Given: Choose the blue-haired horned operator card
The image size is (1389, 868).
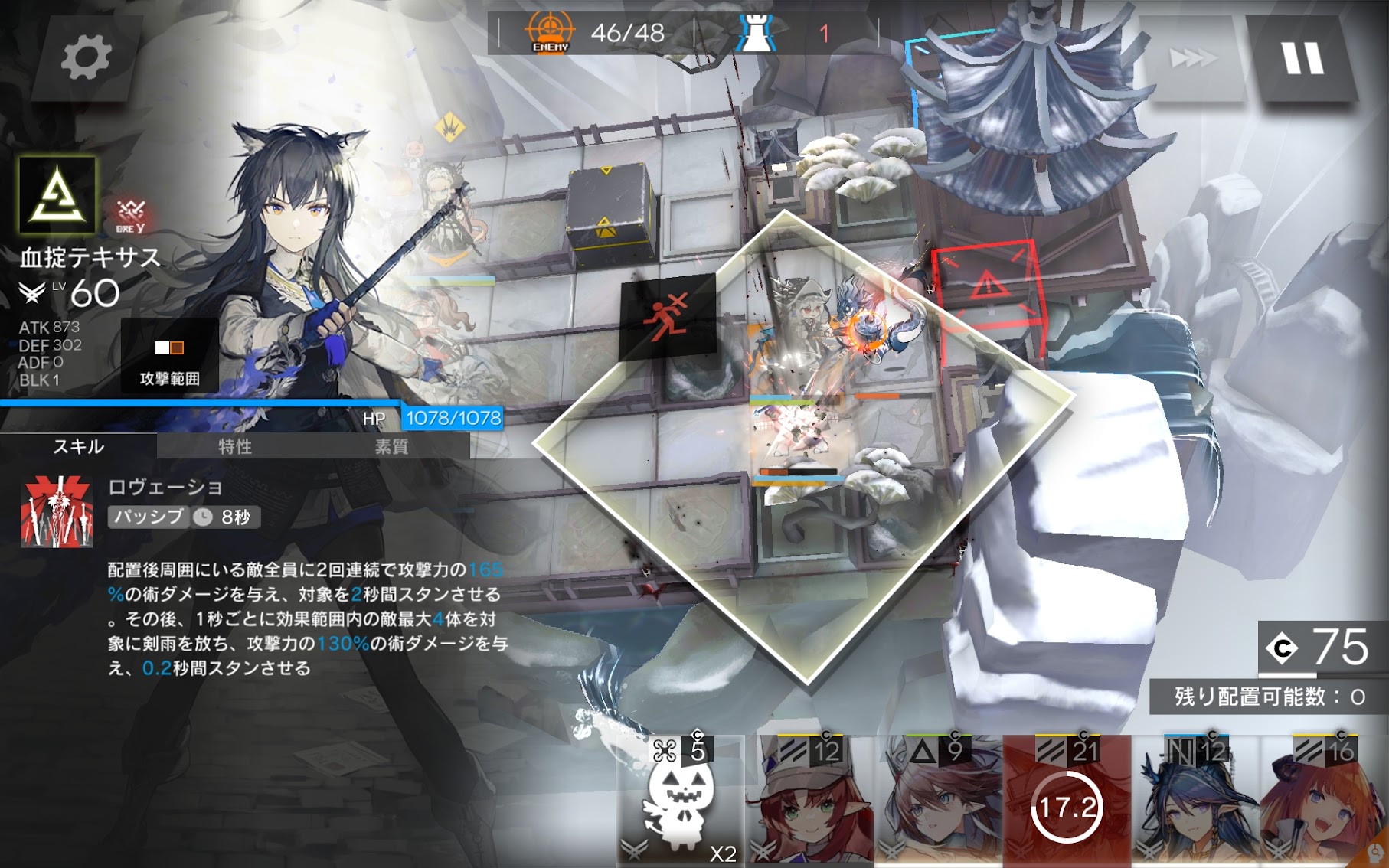Looking at the screenshot, I should (1195, 801).
